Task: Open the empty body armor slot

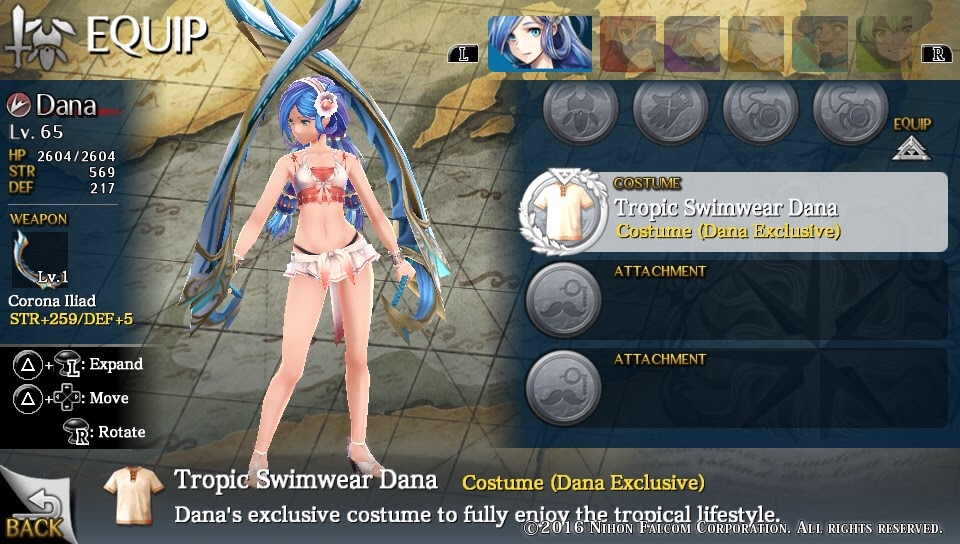Action: (x=581, y=109)
